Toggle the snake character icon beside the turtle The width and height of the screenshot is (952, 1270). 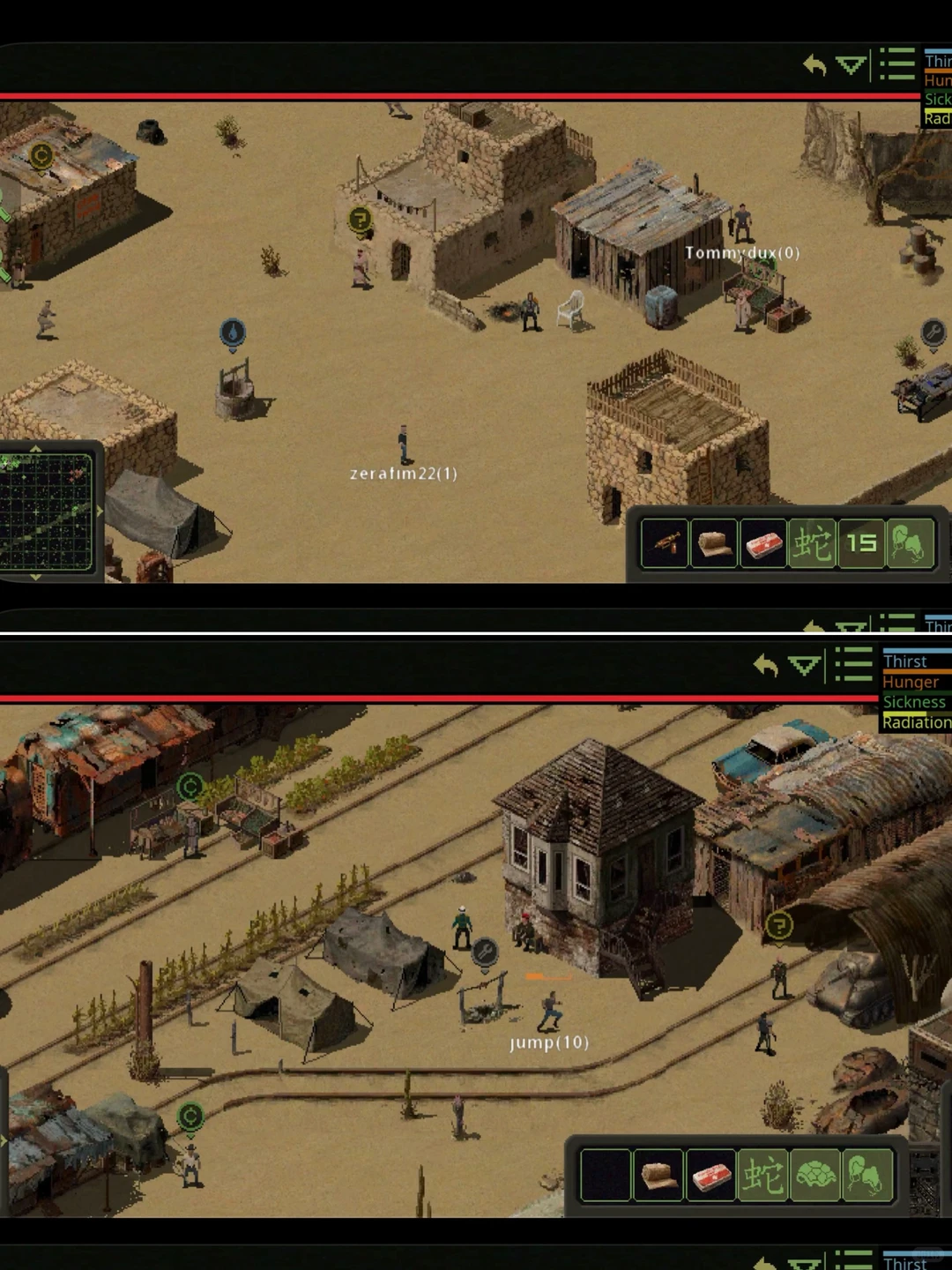[762, 1175]
